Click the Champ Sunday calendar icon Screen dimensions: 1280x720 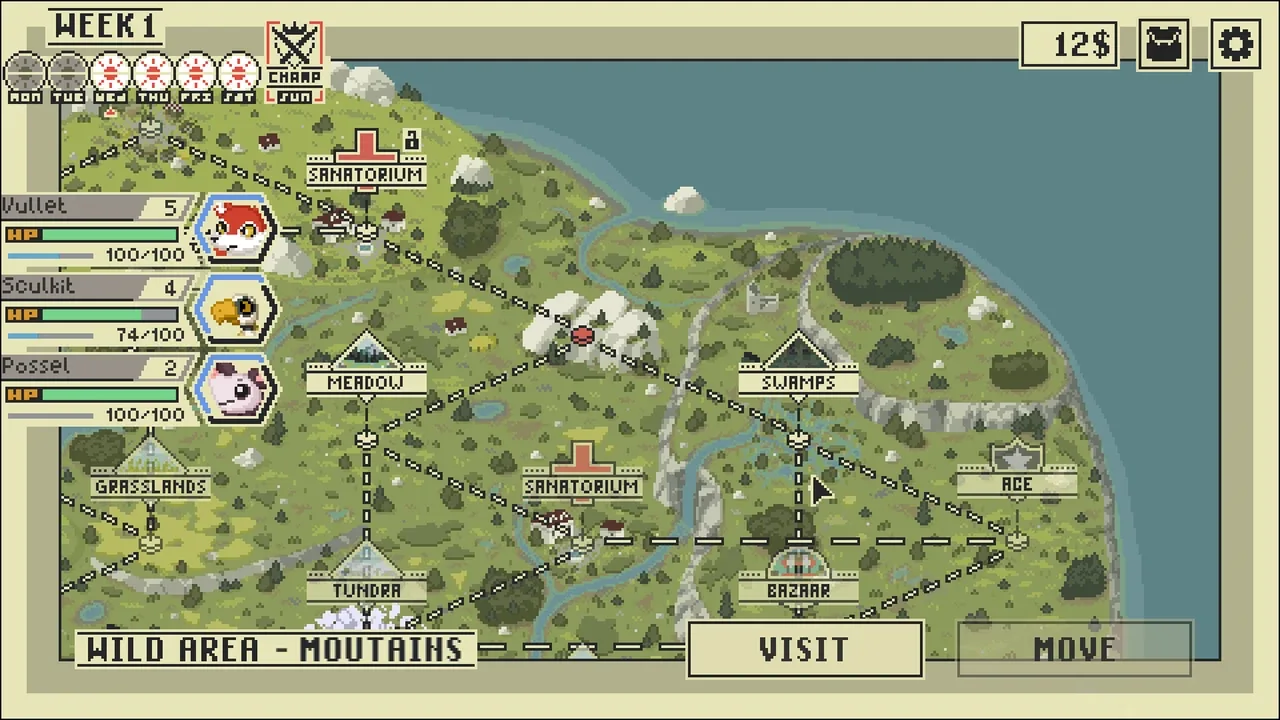[x=294, y=62]
